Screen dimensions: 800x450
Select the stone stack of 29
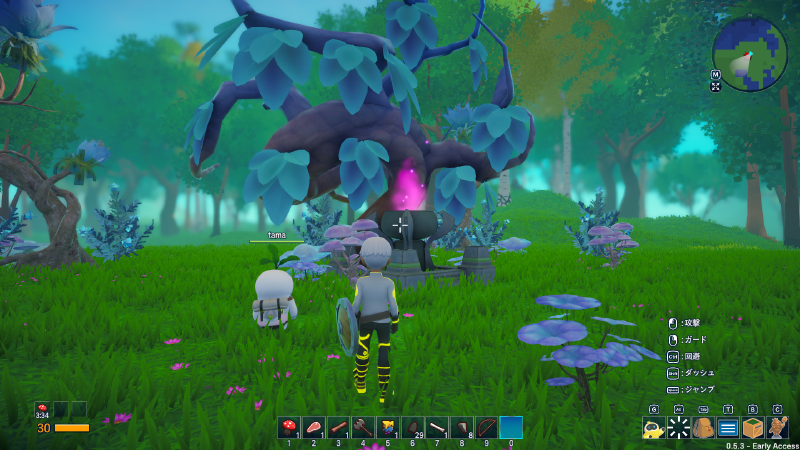[x=412, y=428]
